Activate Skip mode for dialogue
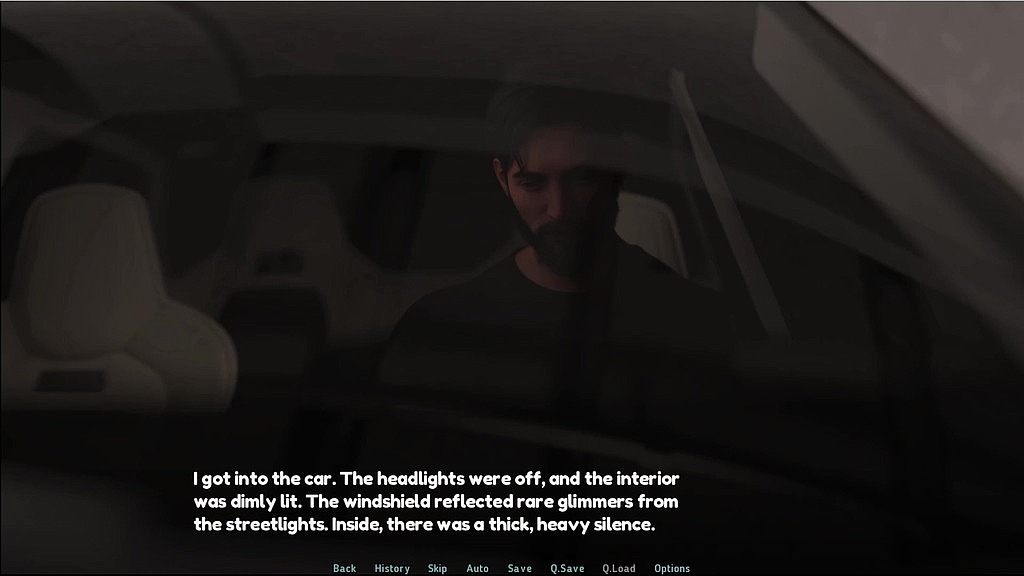The width and height of the screenshot is (1024, 576). [x=437, y=568]
